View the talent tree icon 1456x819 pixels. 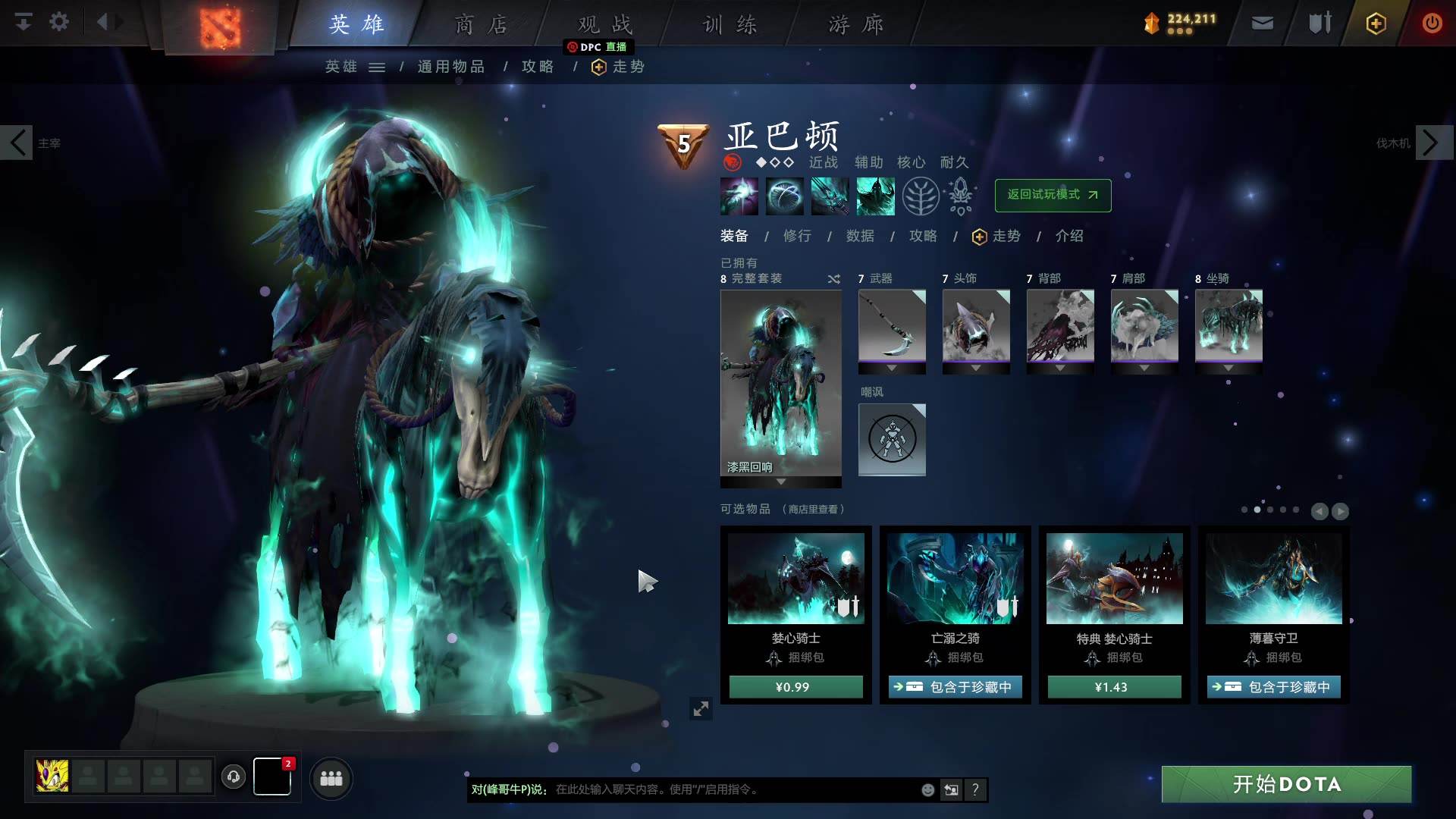coord(919,196)
